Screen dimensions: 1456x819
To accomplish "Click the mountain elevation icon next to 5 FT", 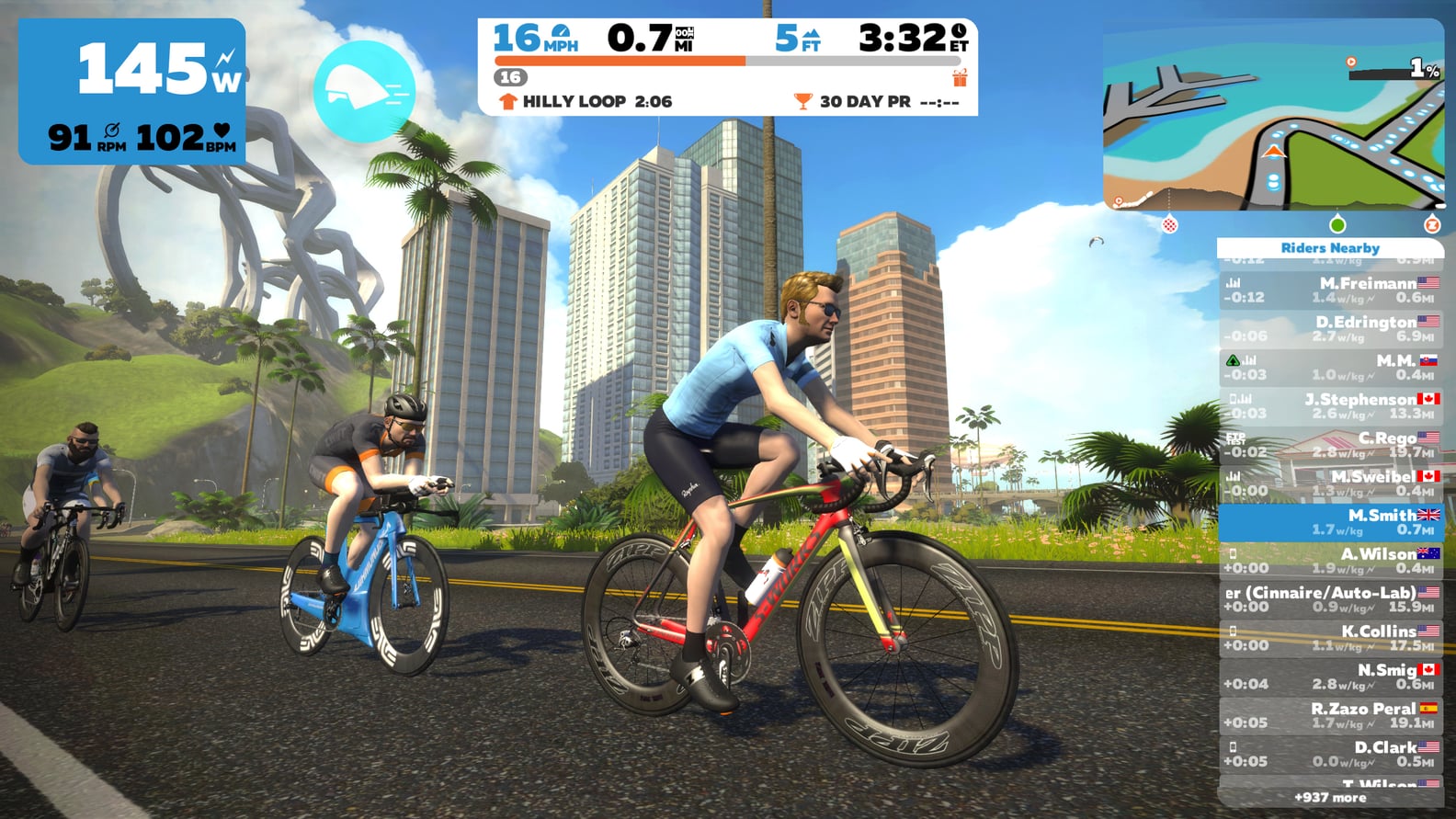I will point(812,34).
